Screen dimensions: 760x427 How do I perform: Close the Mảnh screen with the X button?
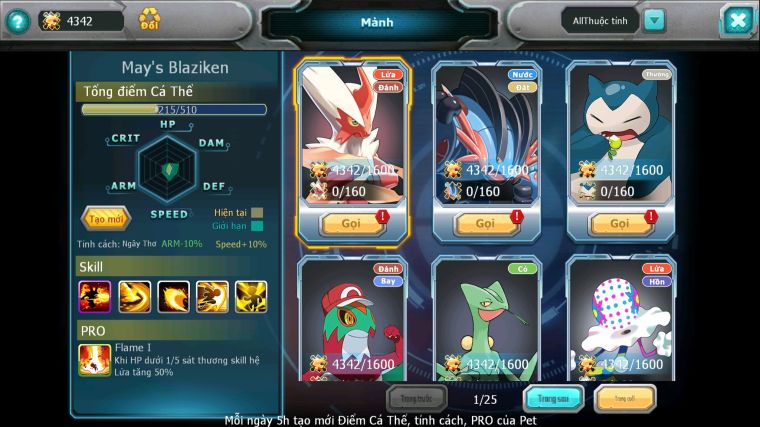[737, 20]
